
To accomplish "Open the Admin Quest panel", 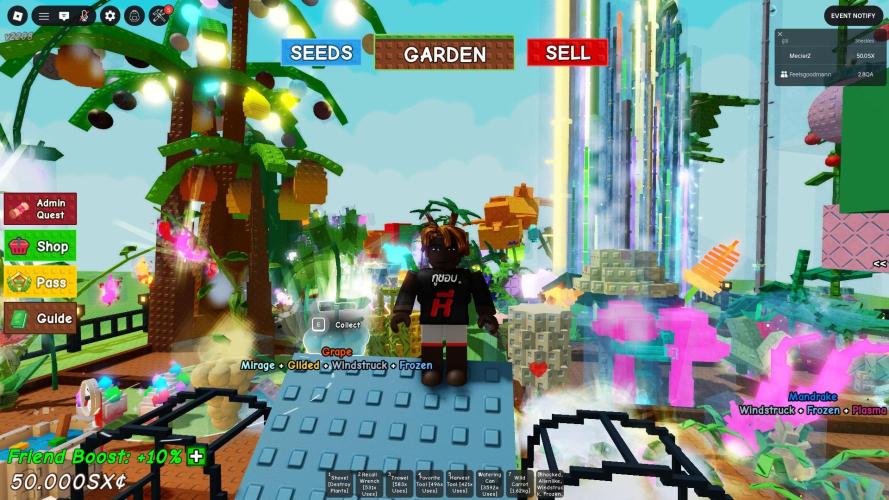I will [x=40, y=209].
